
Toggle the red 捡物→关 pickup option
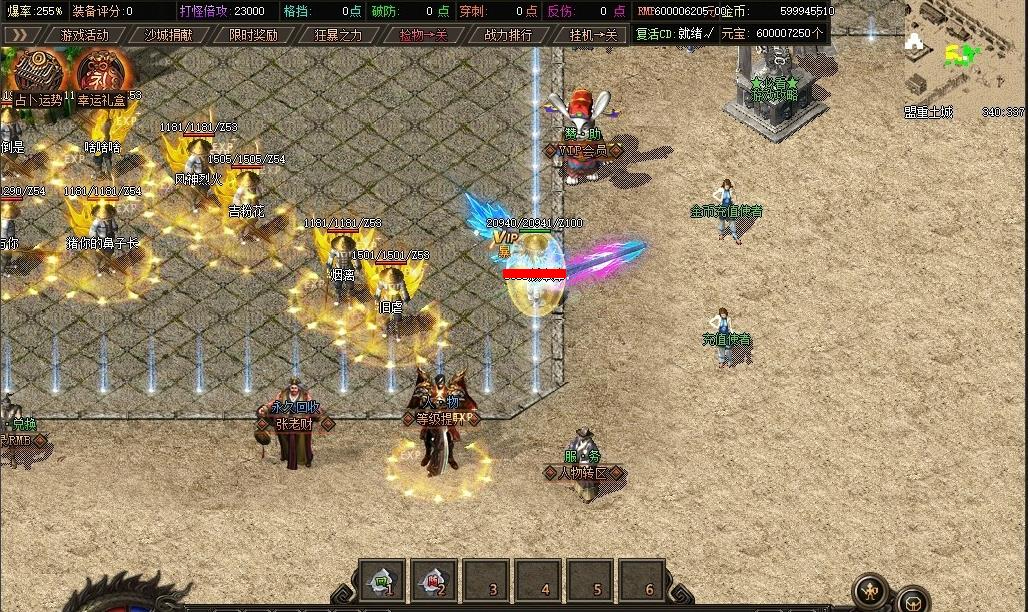423,35
